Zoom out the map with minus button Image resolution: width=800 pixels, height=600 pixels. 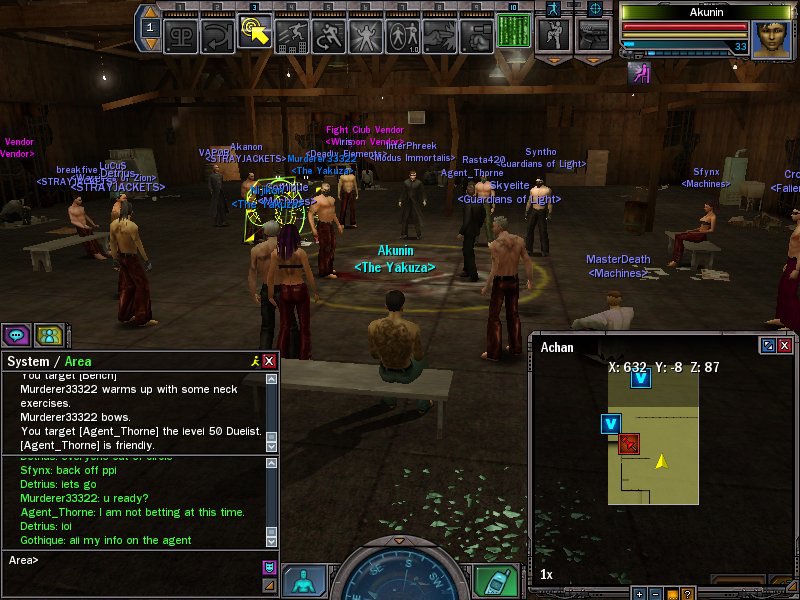[x=655, y=593]
